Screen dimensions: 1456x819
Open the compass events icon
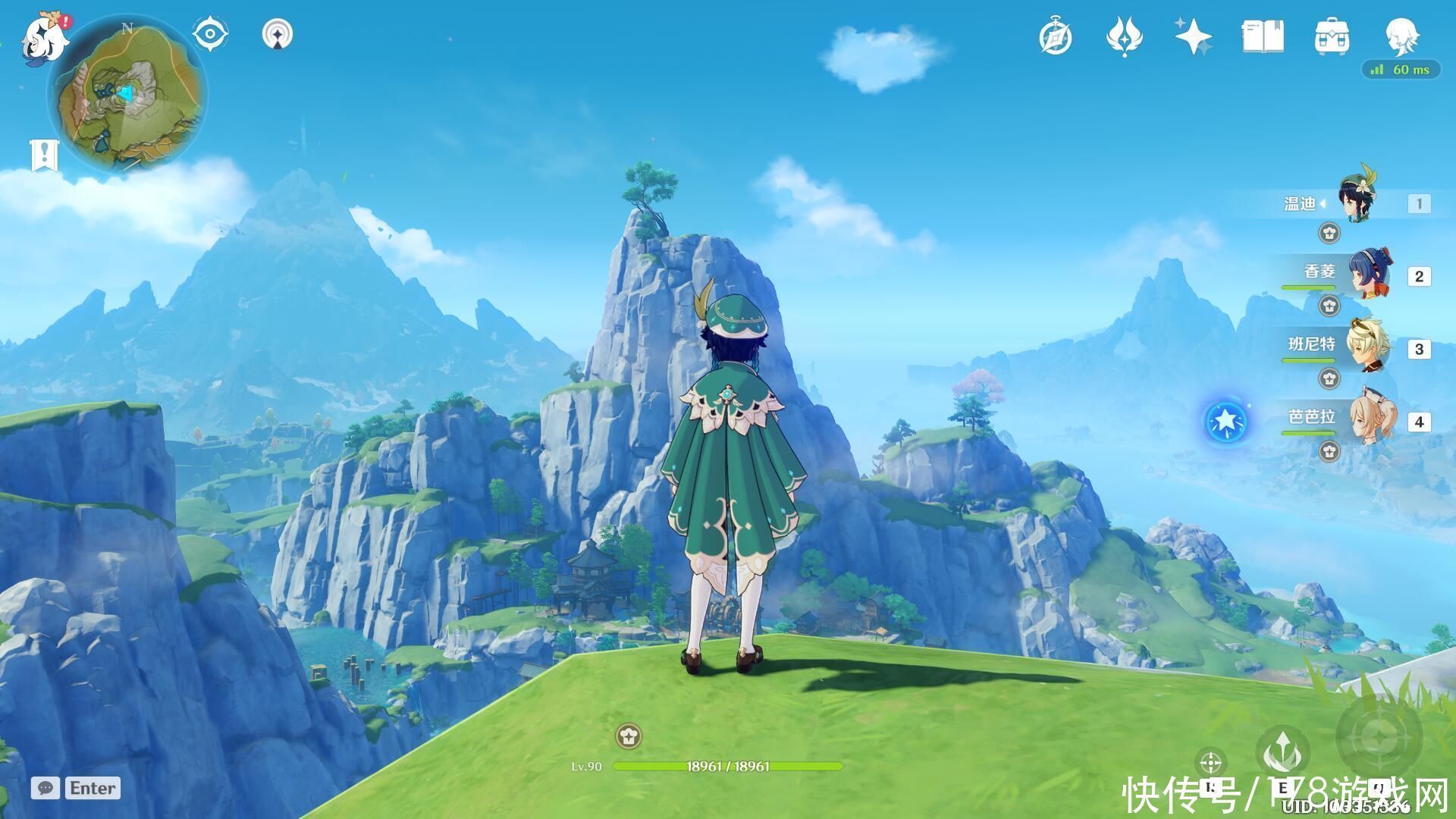coord(1055,36)
